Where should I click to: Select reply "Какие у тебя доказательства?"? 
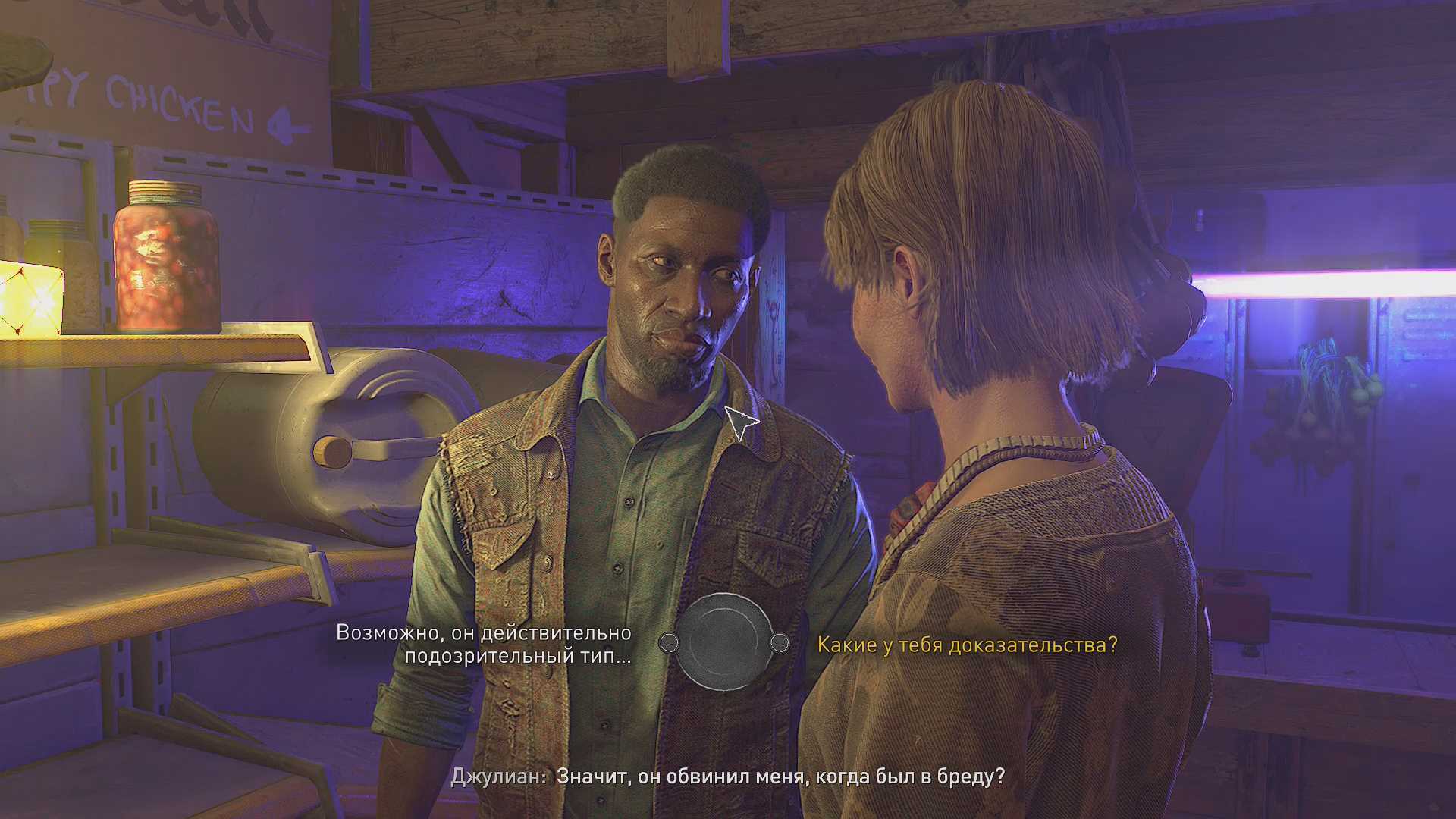[x=967, y=645]
